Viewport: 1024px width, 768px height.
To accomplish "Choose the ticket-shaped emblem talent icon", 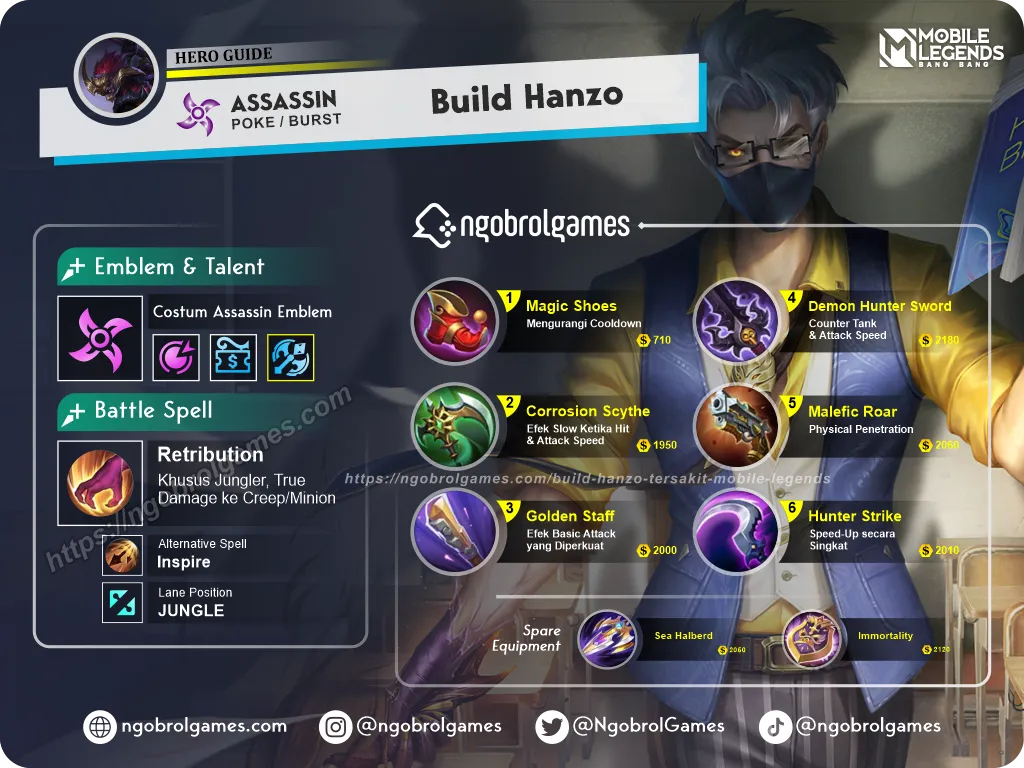I will pos(234,357).
